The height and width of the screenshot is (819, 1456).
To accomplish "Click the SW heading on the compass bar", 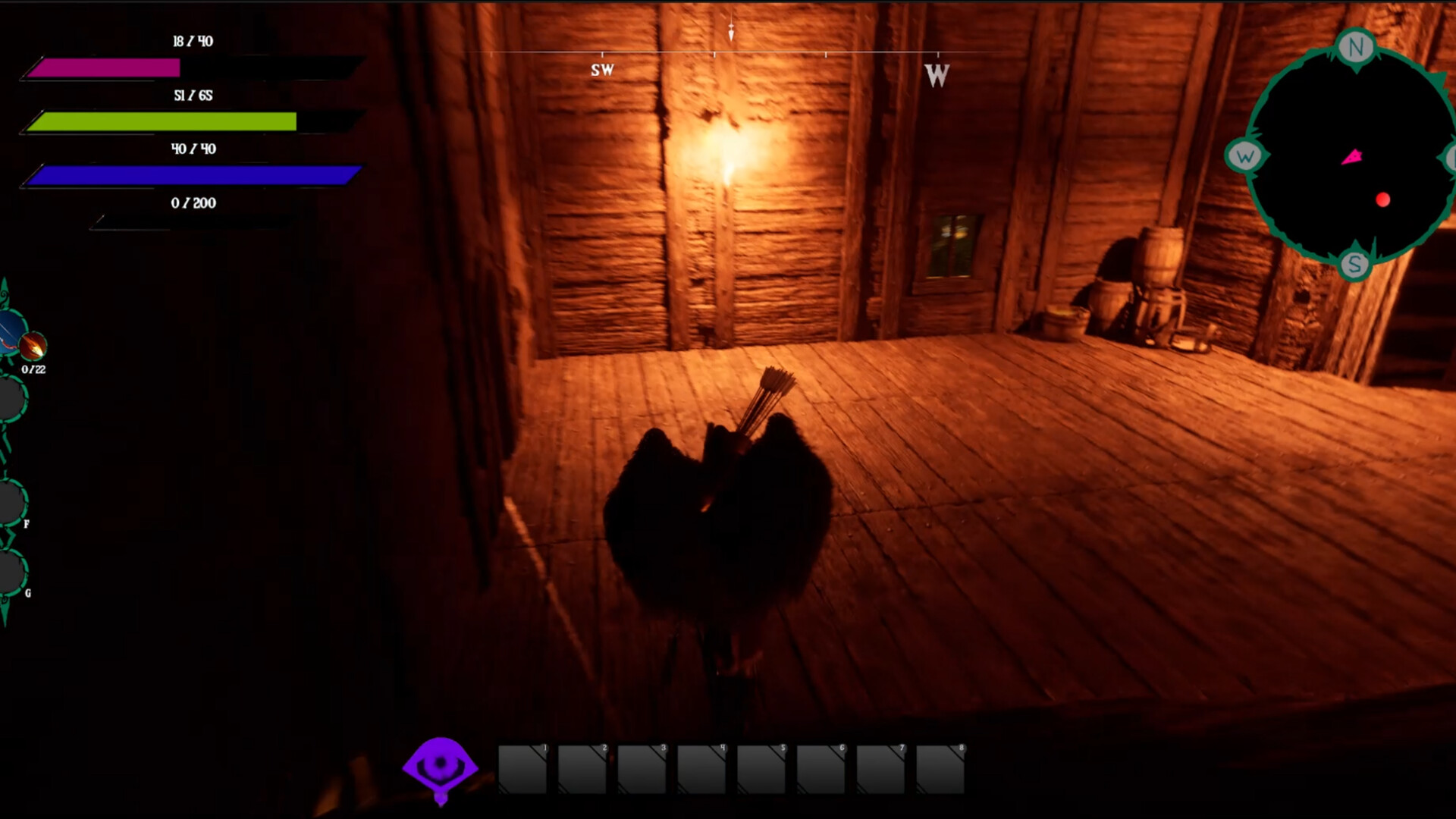I will [x=601, y=70].
